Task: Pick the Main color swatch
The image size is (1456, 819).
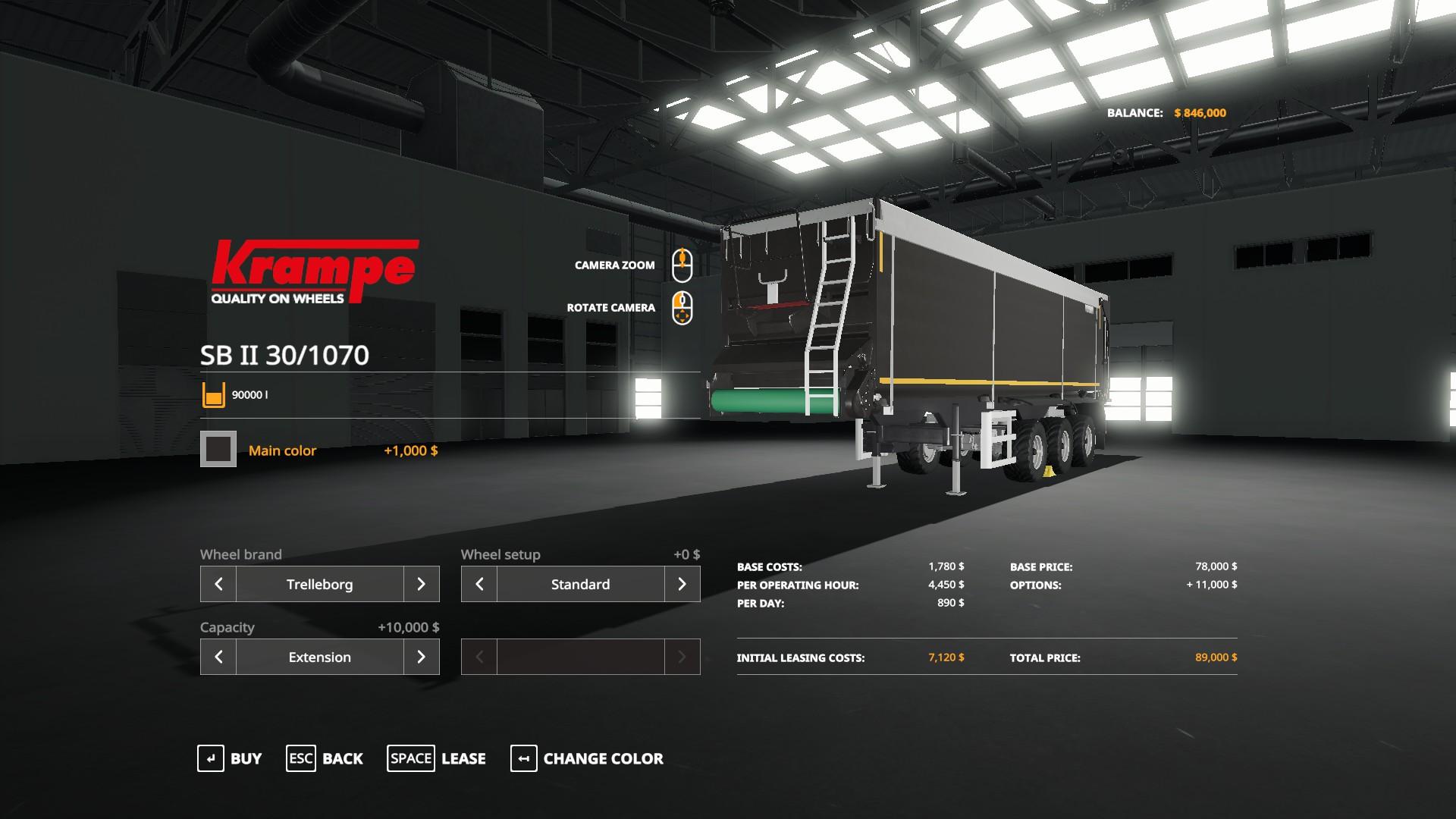Action: pos(218,449)
